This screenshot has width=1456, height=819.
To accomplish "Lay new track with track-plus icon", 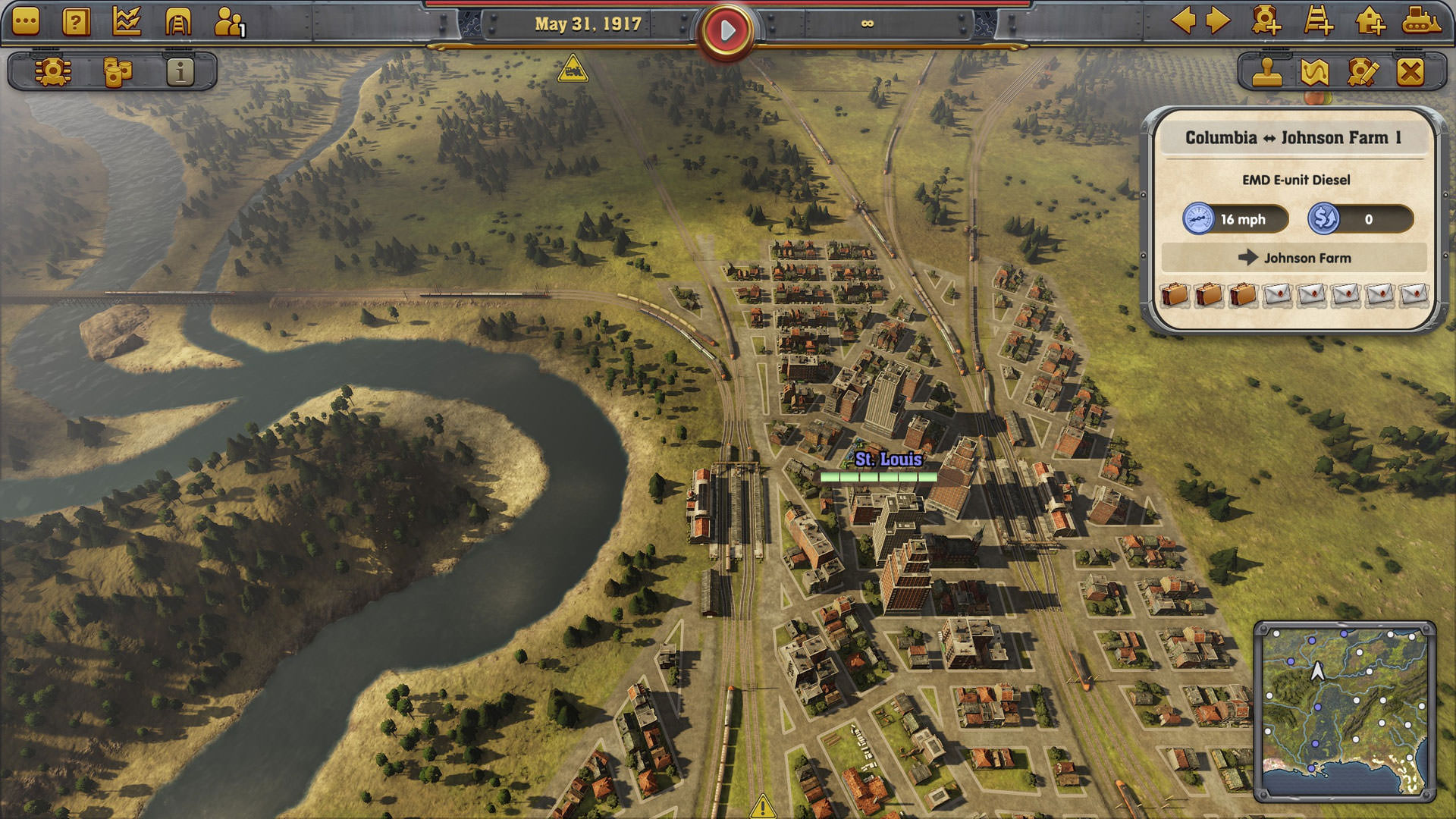I will [1318, 20].
